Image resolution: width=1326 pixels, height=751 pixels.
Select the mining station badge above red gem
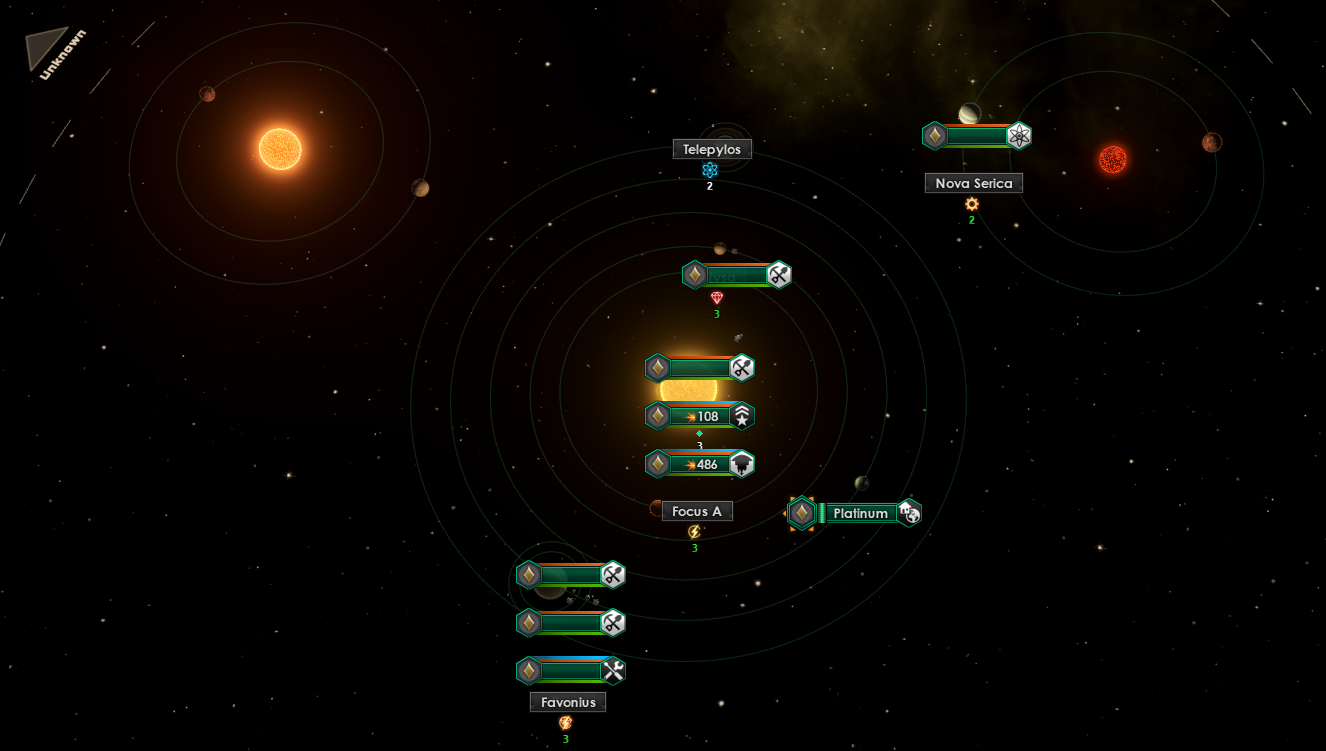pos(737,274)
